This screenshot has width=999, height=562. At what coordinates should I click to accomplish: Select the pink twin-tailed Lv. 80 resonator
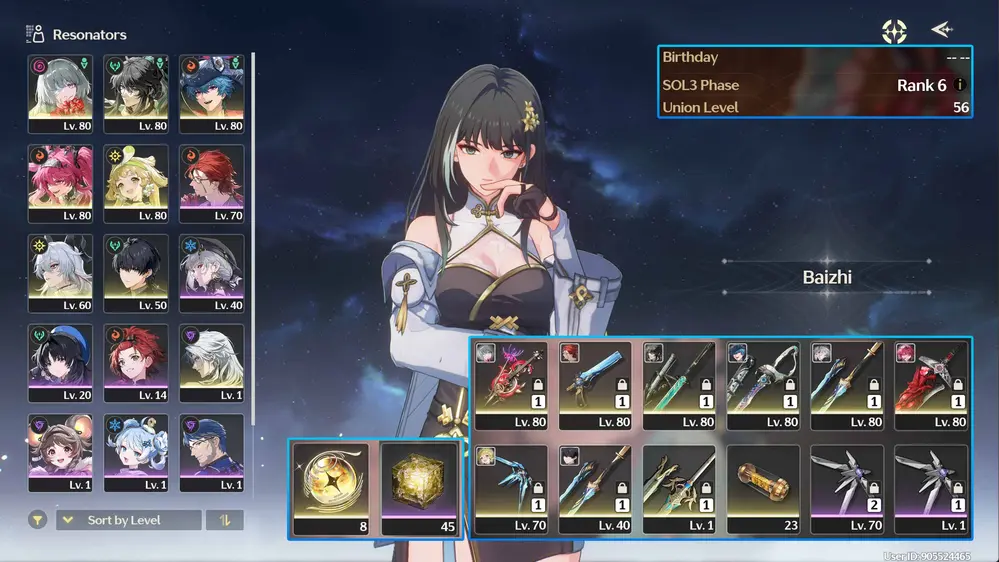pyautogui.click(x=60, y=183)
